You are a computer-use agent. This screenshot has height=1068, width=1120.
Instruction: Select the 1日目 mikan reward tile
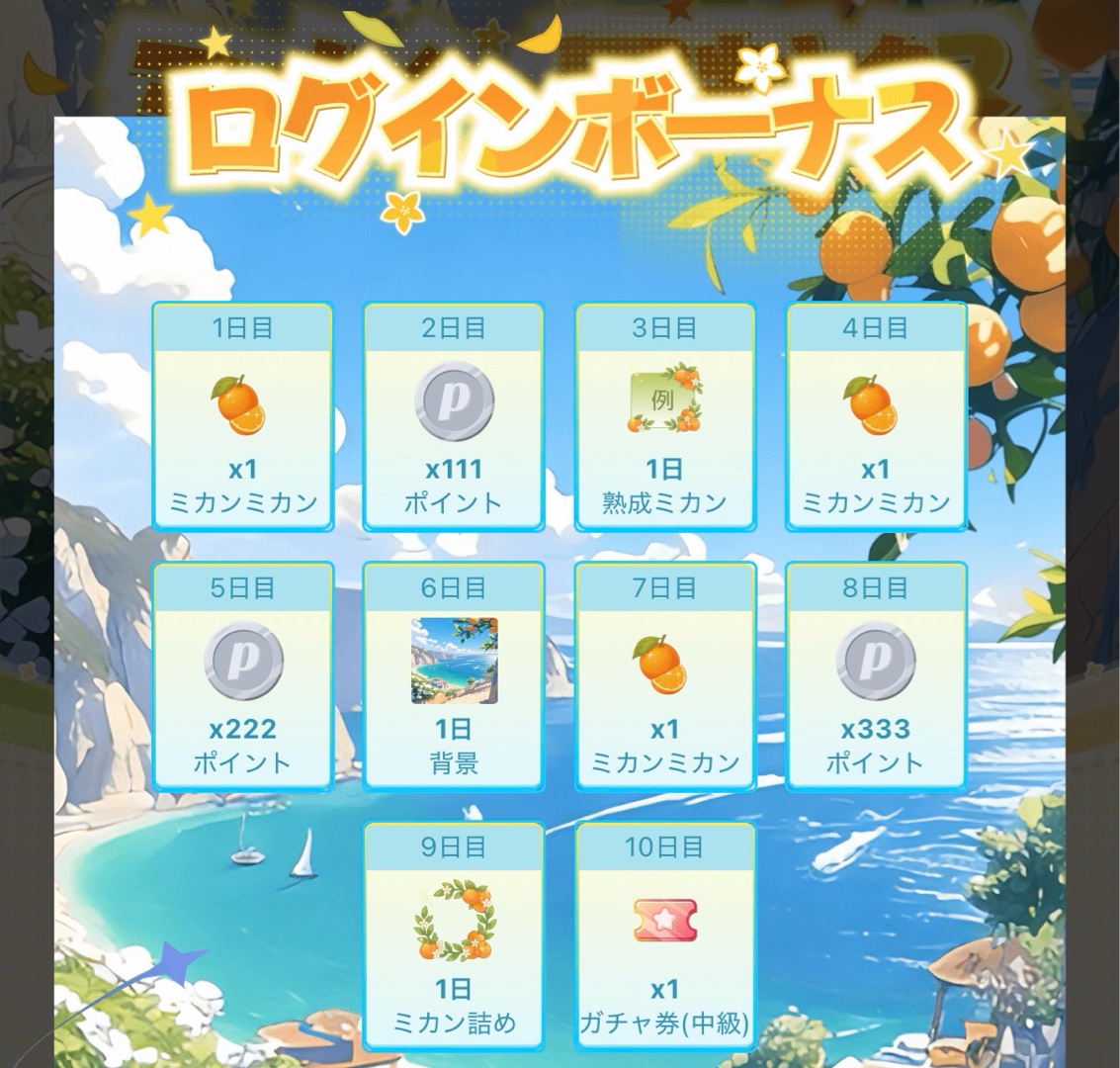242,416
